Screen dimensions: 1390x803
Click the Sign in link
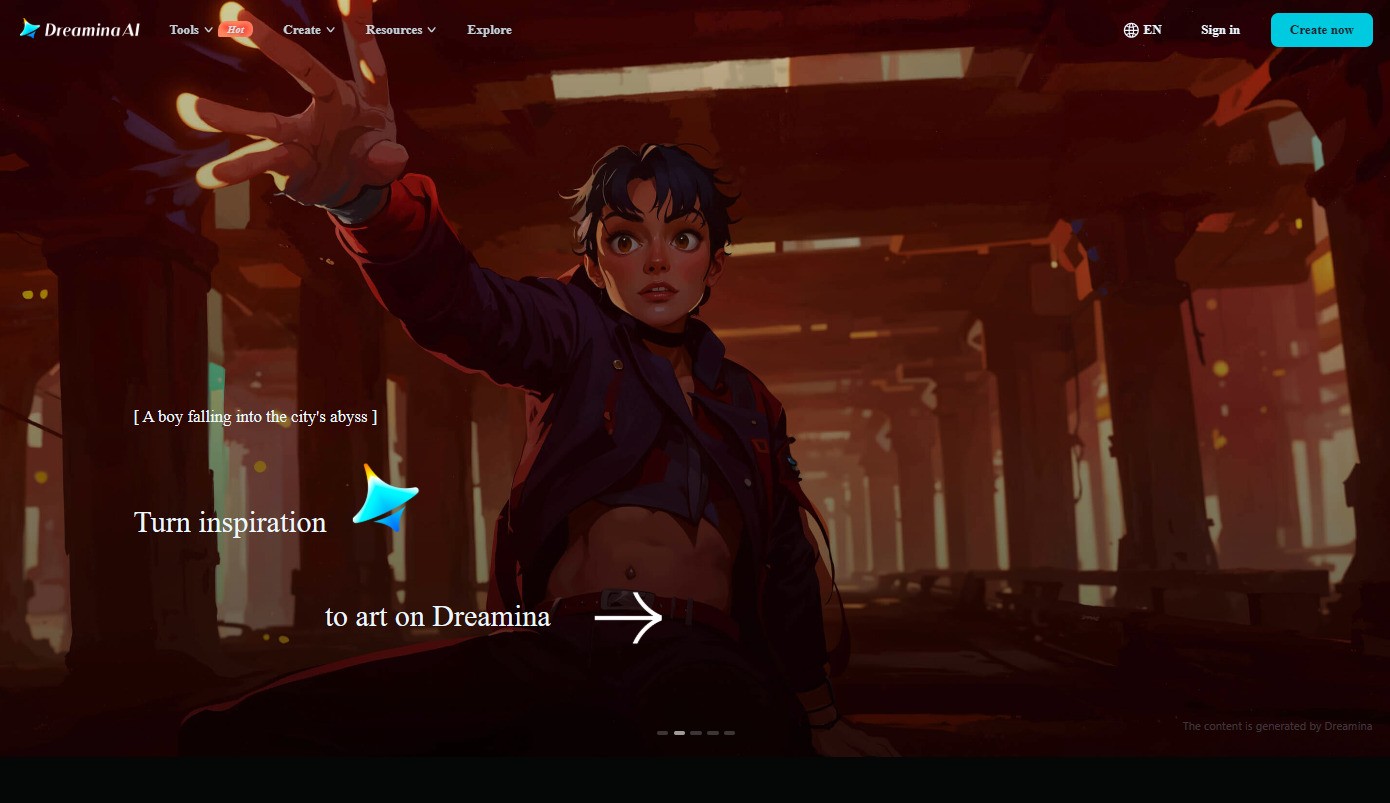click(x=1220, y=30)
